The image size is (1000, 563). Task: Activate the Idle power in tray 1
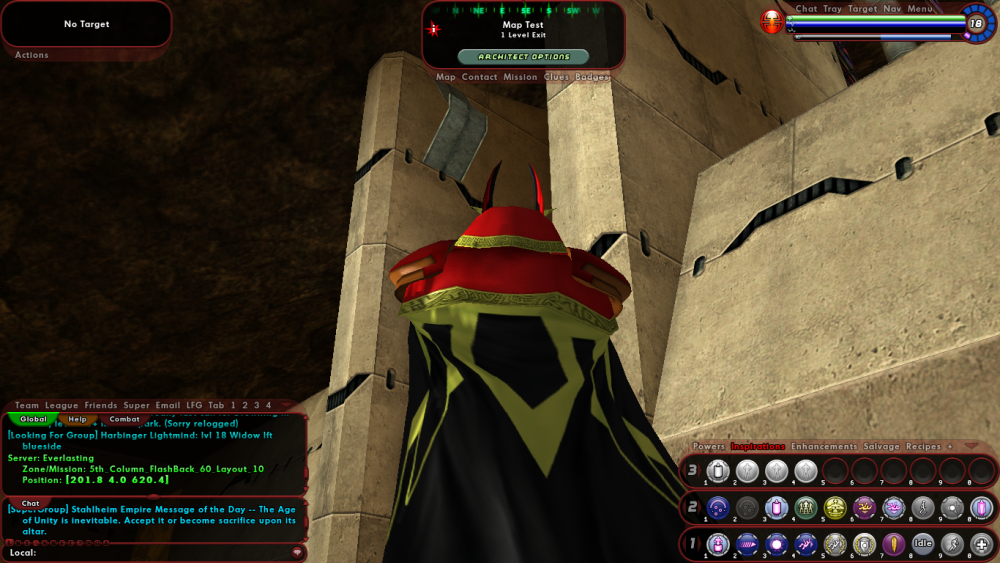point(923,544)
